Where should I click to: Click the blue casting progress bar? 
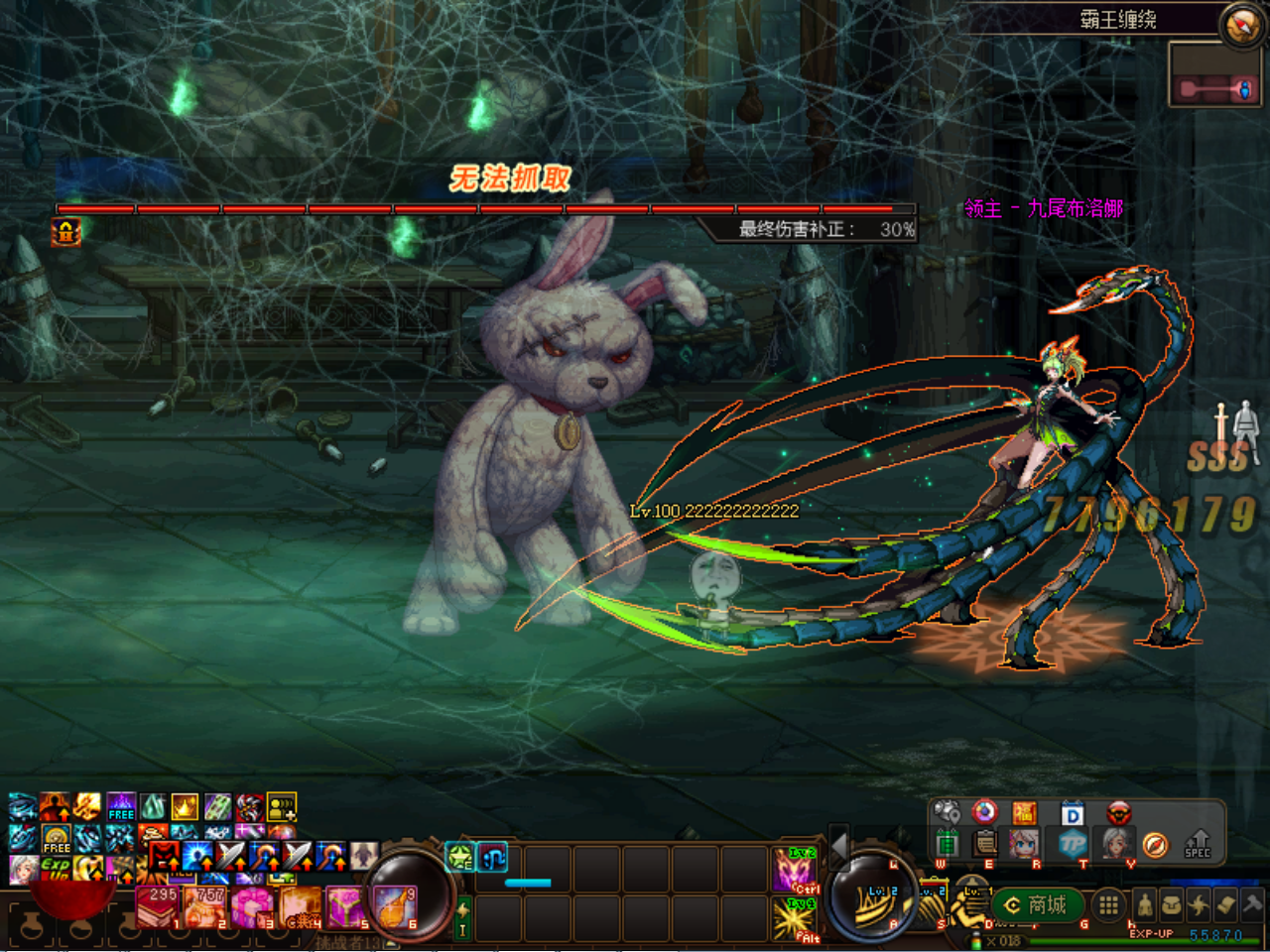click(x=528, y=883)
